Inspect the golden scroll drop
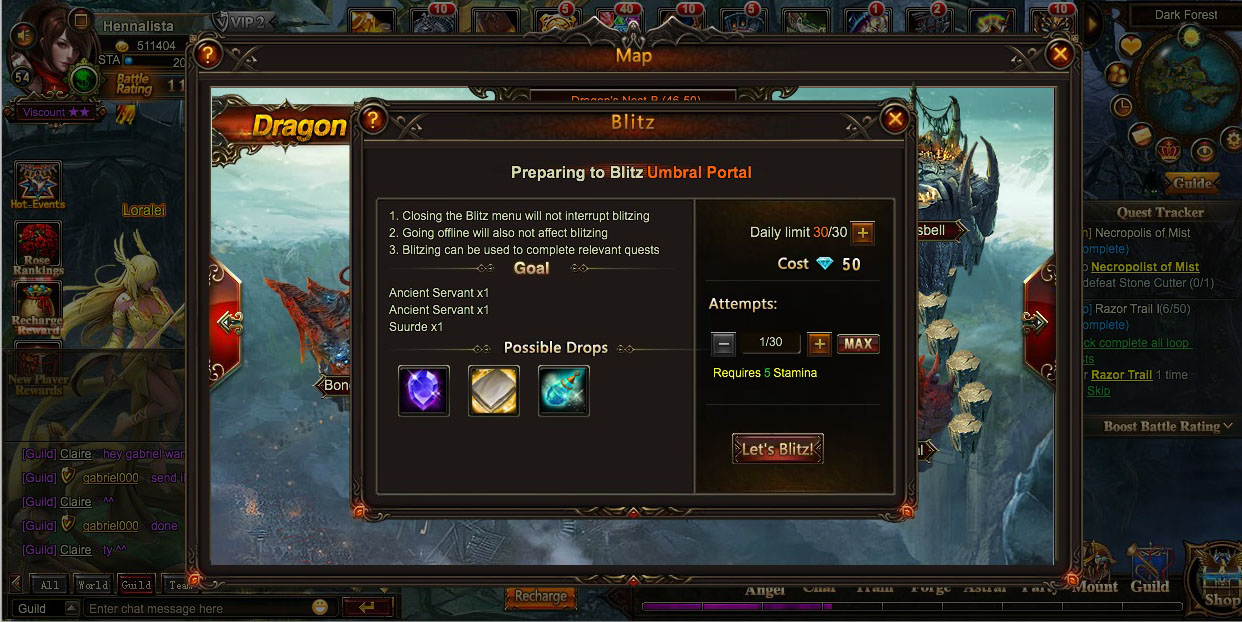The image size is (1242, 622). click(x=494, y=390)
